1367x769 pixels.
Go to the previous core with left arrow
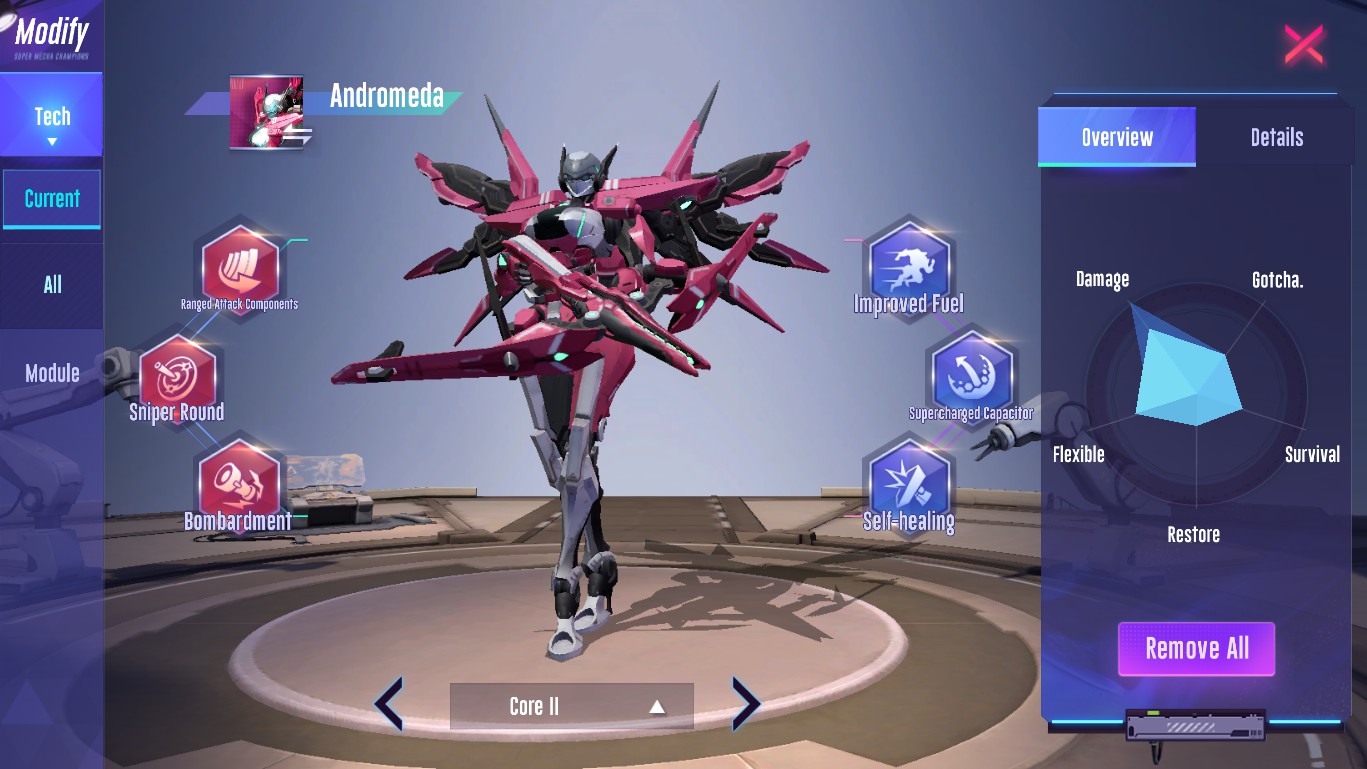pyautogui.click(x=389, y=704)
